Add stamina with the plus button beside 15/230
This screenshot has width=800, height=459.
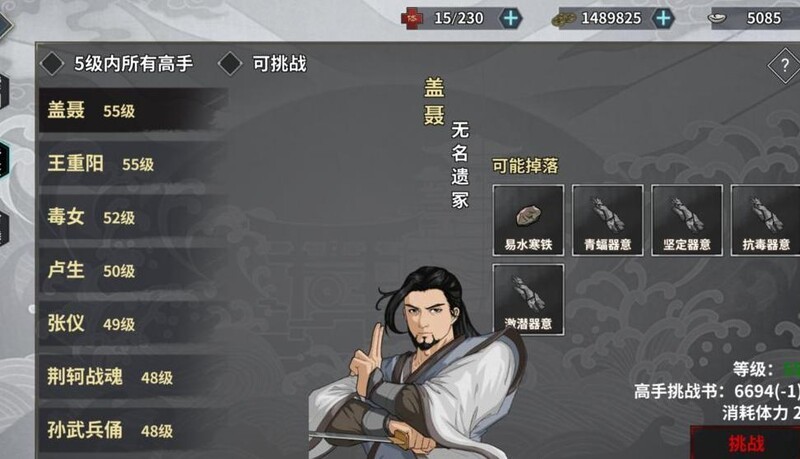click(x=511, y=18)
